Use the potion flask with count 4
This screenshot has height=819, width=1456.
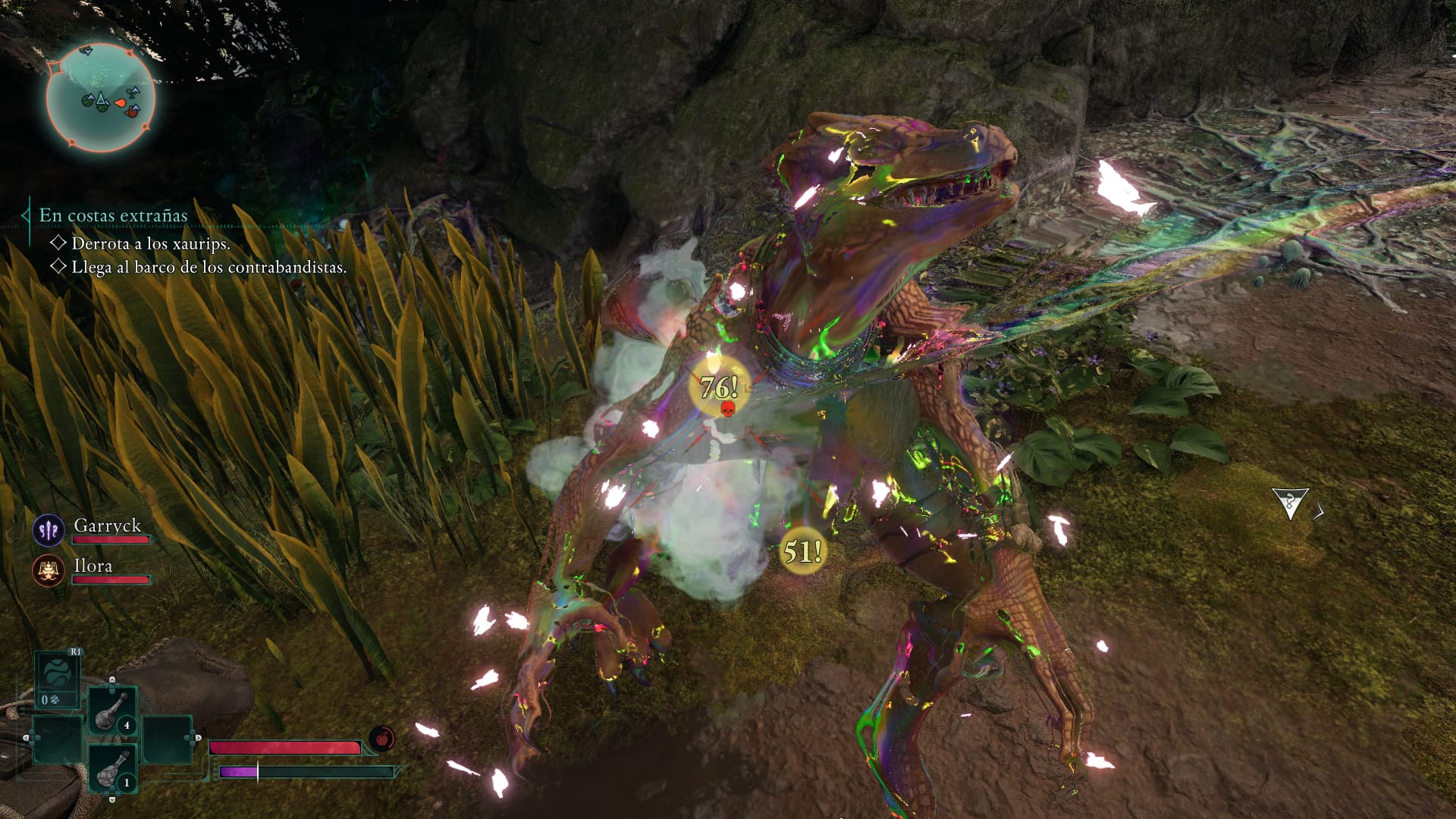[x=111, y=711]
